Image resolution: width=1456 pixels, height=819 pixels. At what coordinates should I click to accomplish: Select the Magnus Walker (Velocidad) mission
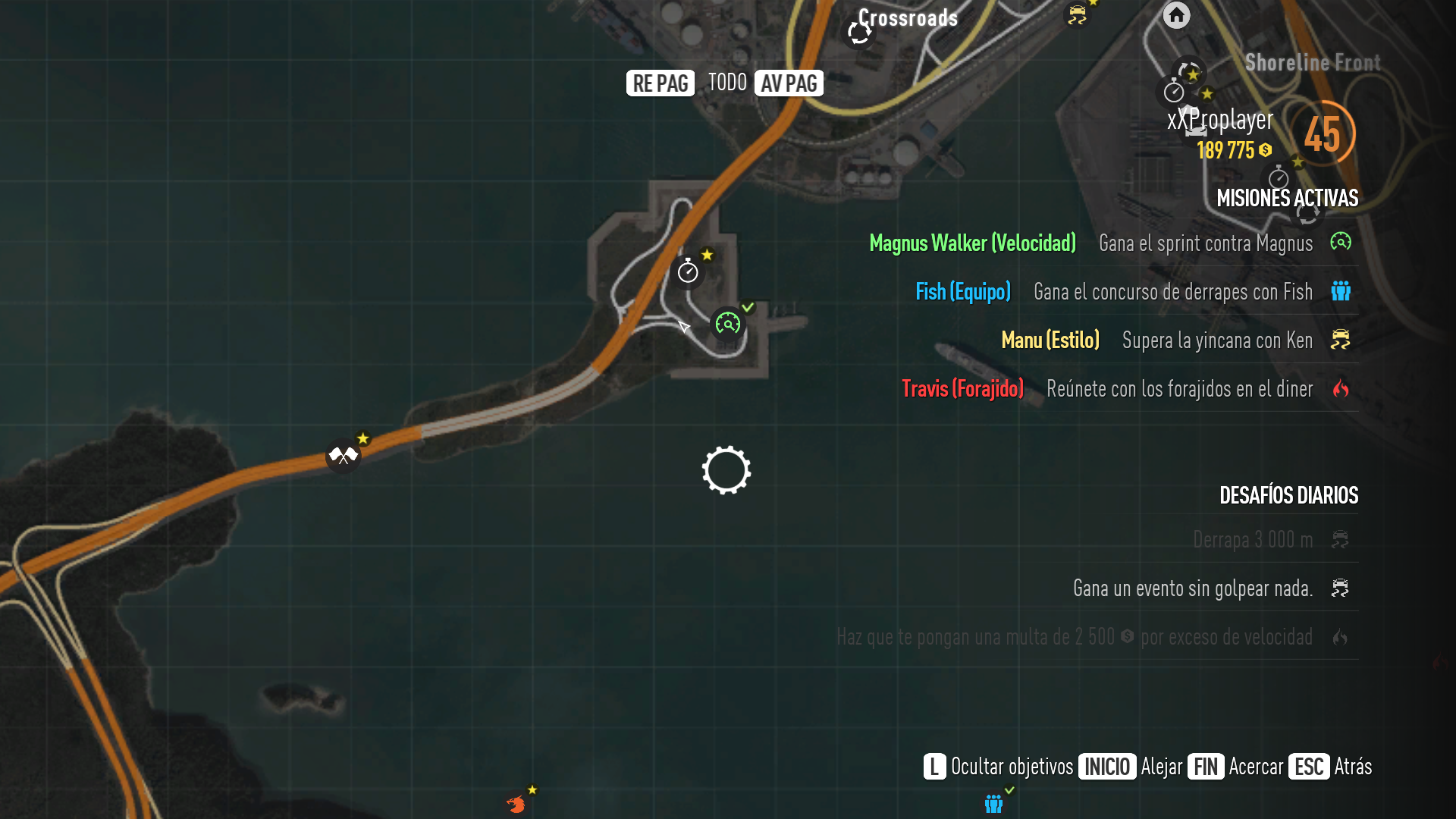click(x=972, y=243)
